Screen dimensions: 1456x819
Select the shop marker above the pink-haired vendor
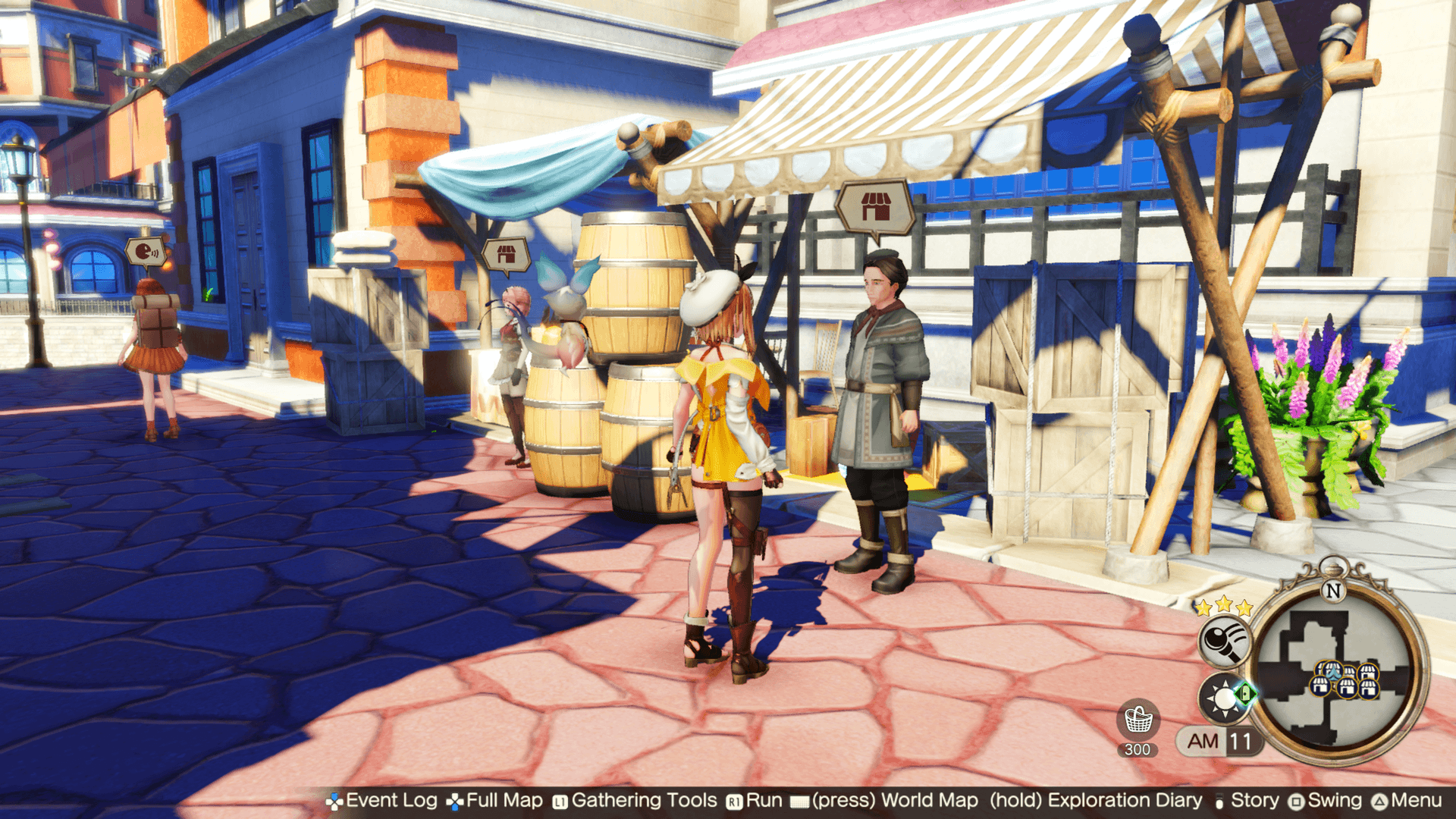(x=506, y=255)
